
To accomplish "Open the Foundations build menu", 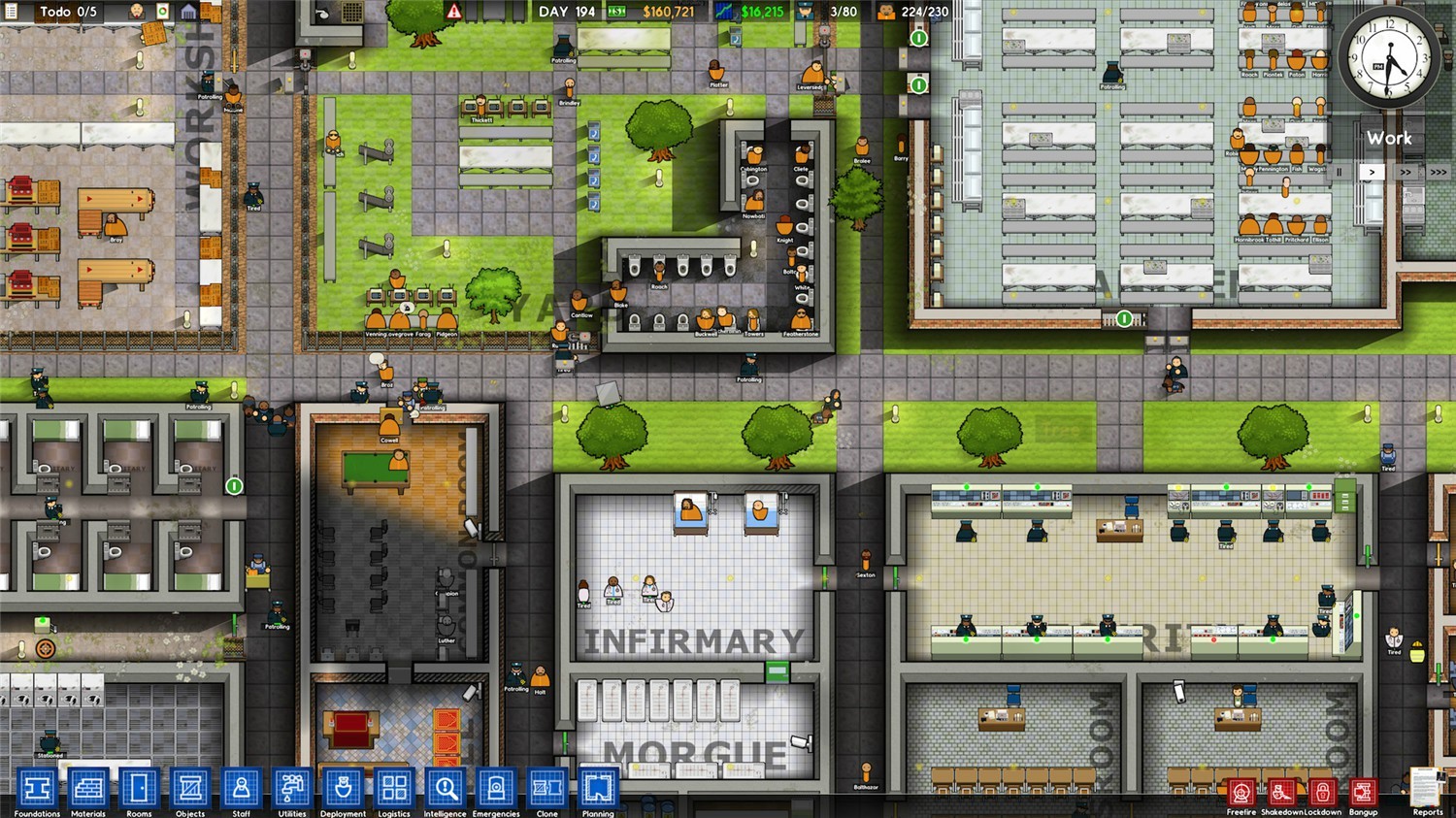I will coord(35,786).
